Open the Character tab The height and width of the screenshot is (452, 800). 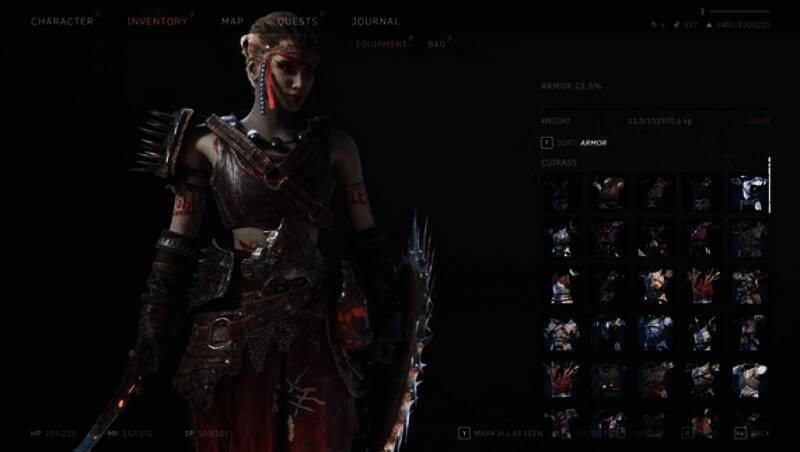pyautogui.click(x=62, y=21)
